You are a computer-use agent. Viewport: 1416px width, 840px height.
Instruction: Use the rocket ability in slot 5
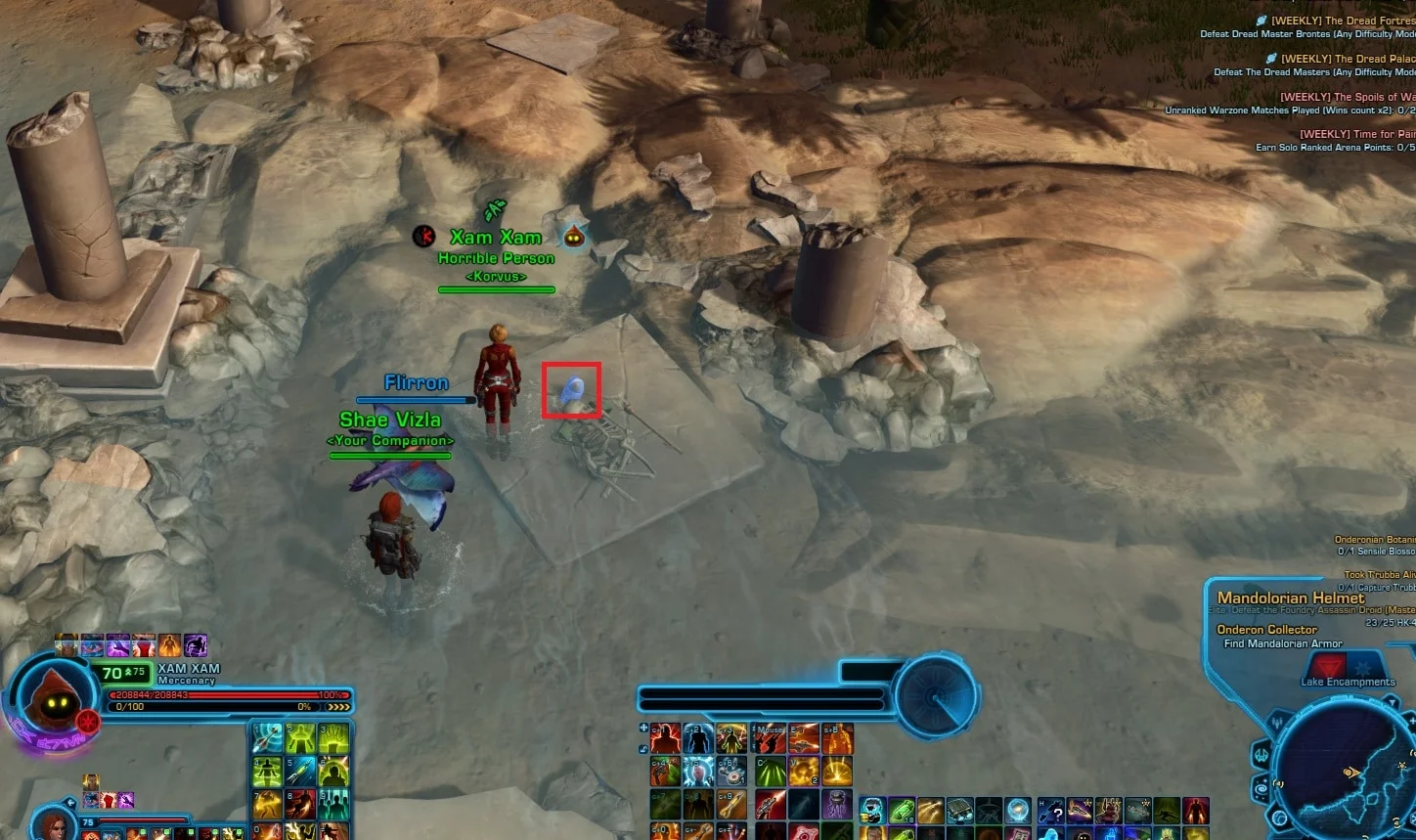tap(300, 771)
